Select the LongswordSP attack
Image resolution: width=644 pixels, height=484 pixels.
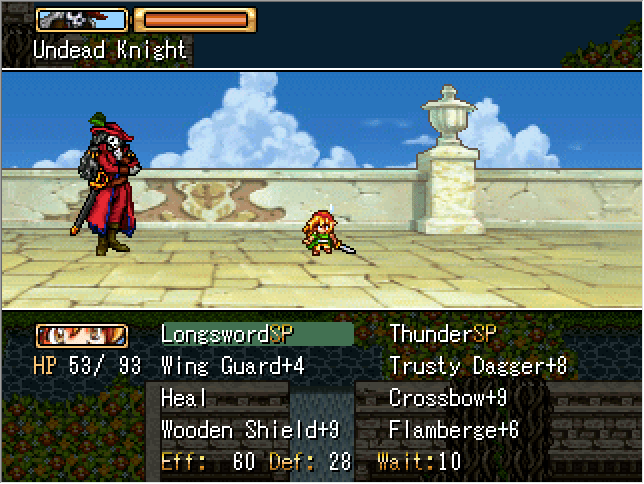click(x=227, y=335)
